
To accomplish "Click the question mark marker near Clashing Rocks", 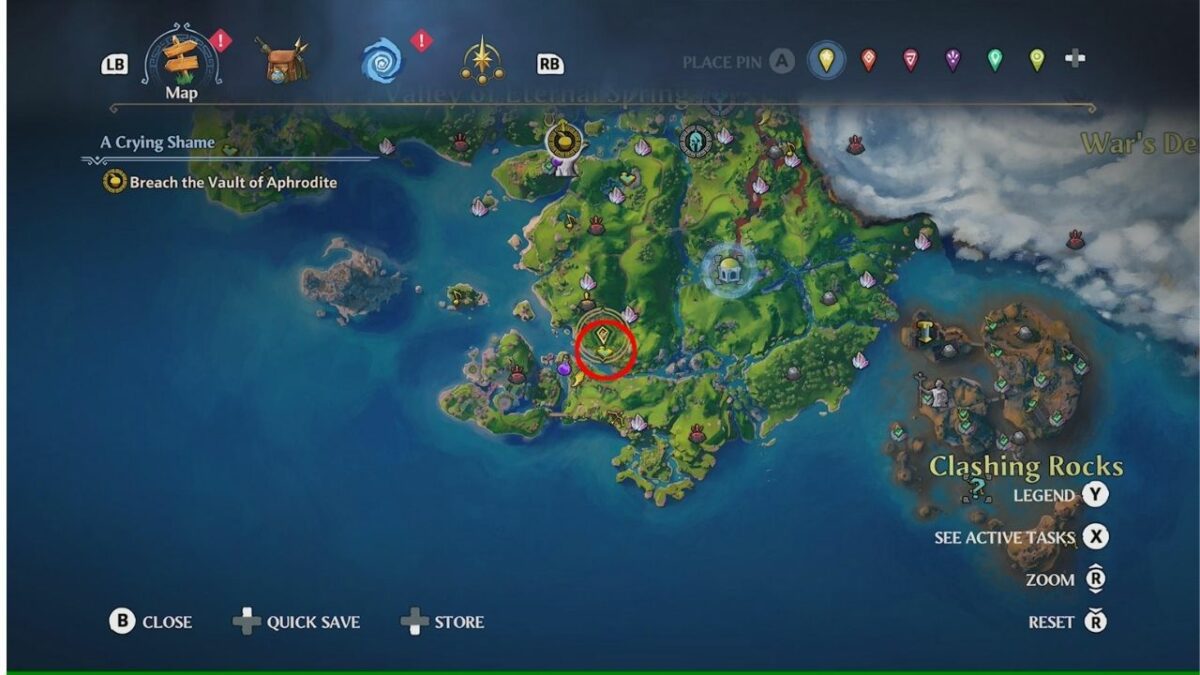I will pos(976,489).
